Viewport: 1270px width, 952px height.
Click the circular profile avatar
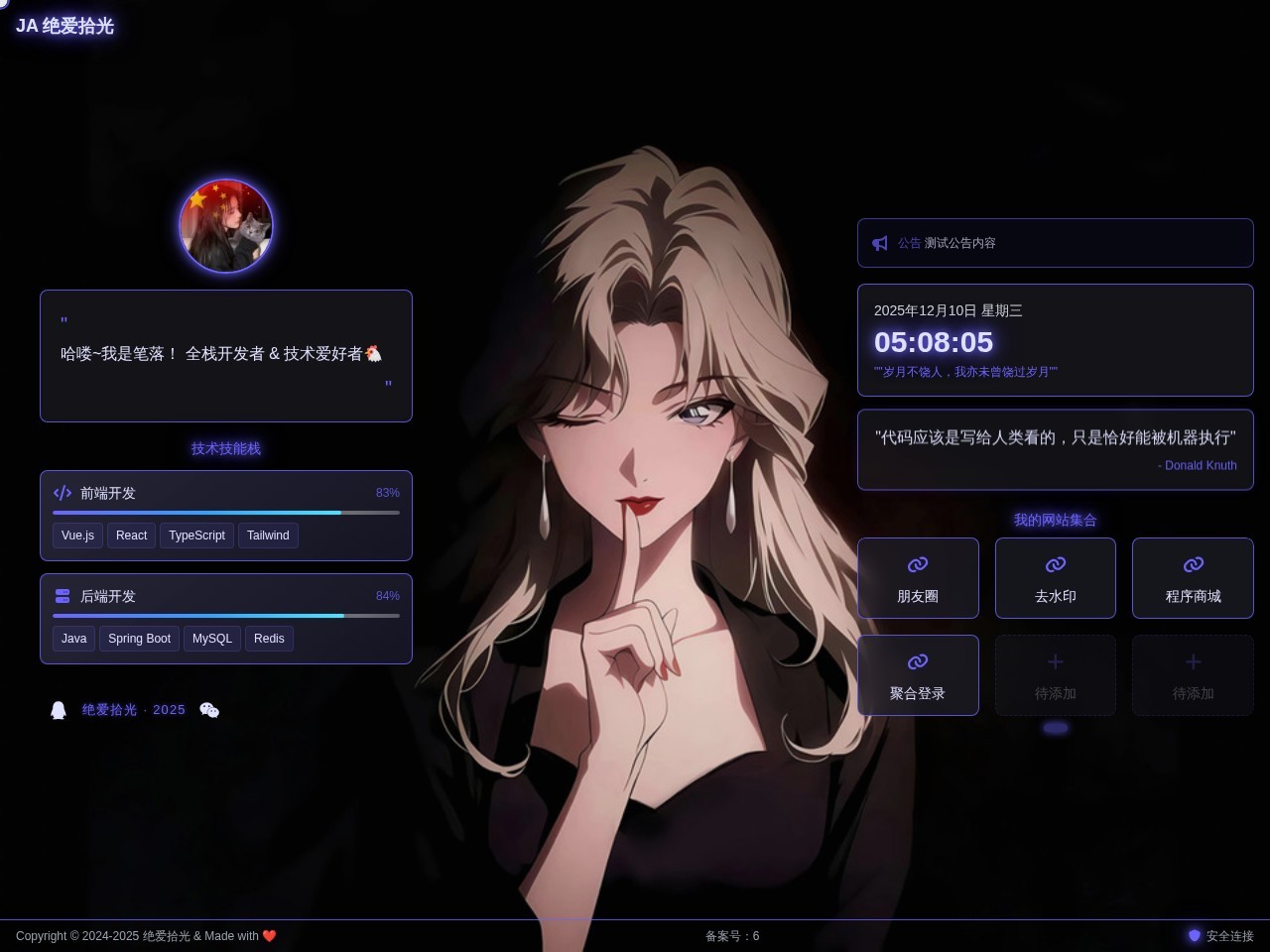click(226, 226)
